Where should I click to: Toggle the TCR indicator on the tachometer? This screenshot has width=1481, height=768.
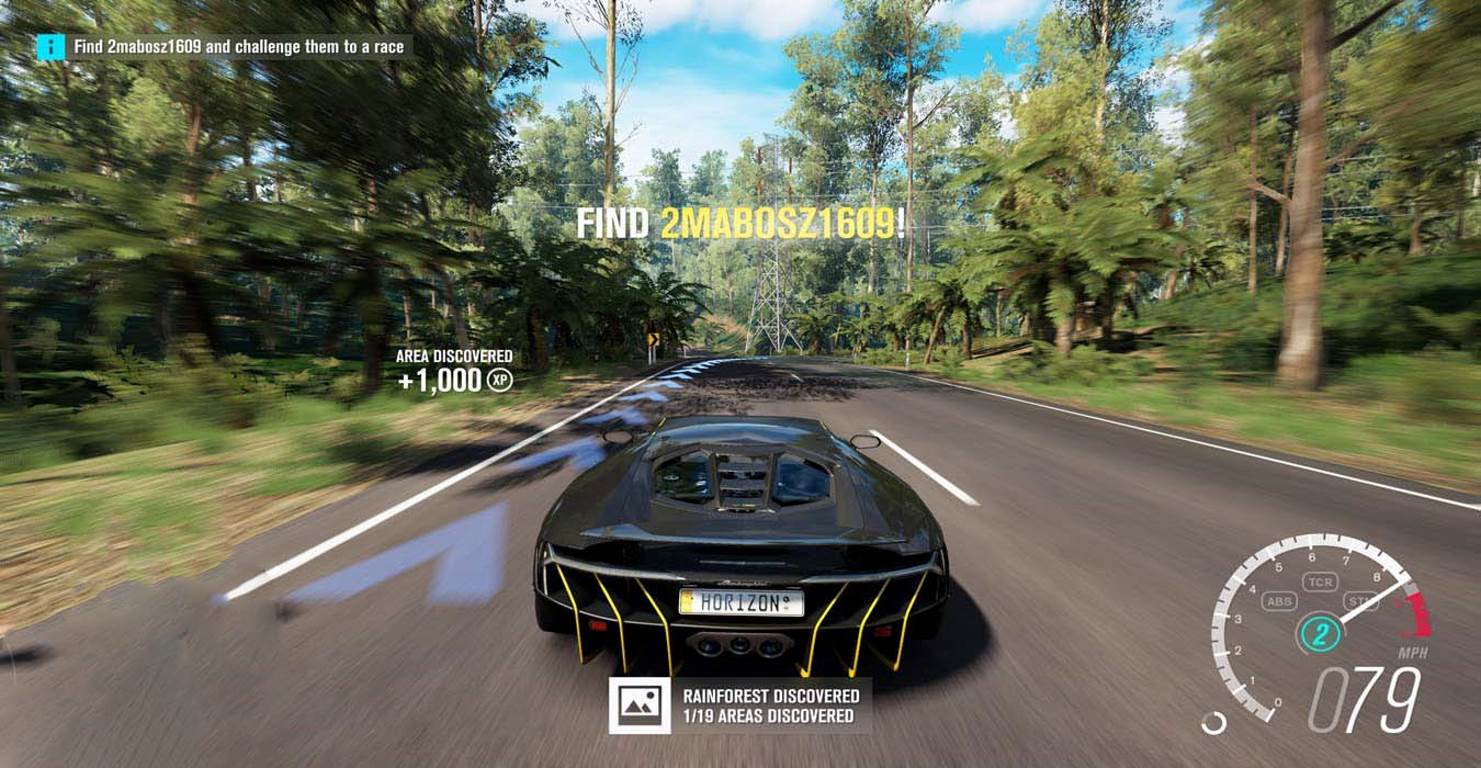pyautogui.click(x=1319, y=581)
